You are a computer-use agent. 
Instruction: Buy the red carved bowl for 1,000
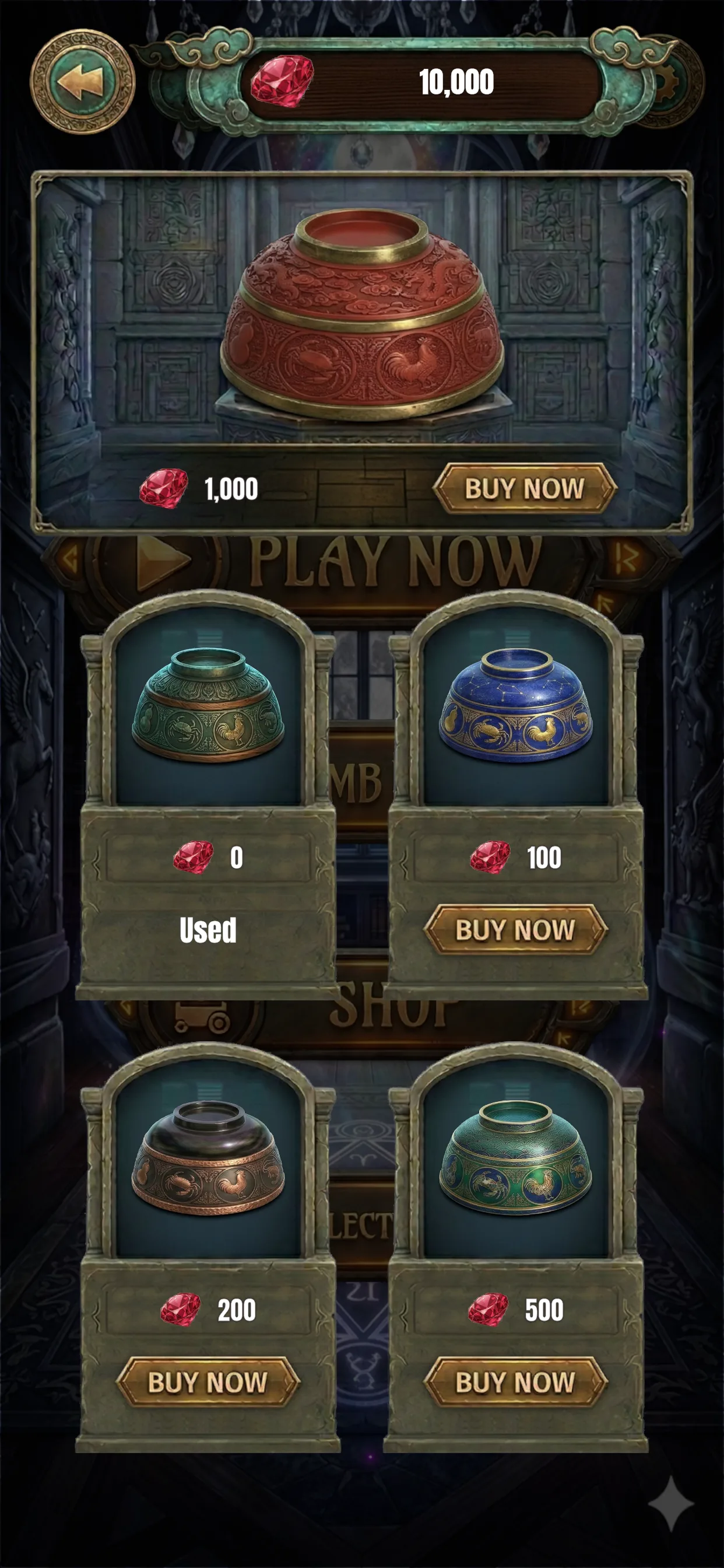pos(525,488)
